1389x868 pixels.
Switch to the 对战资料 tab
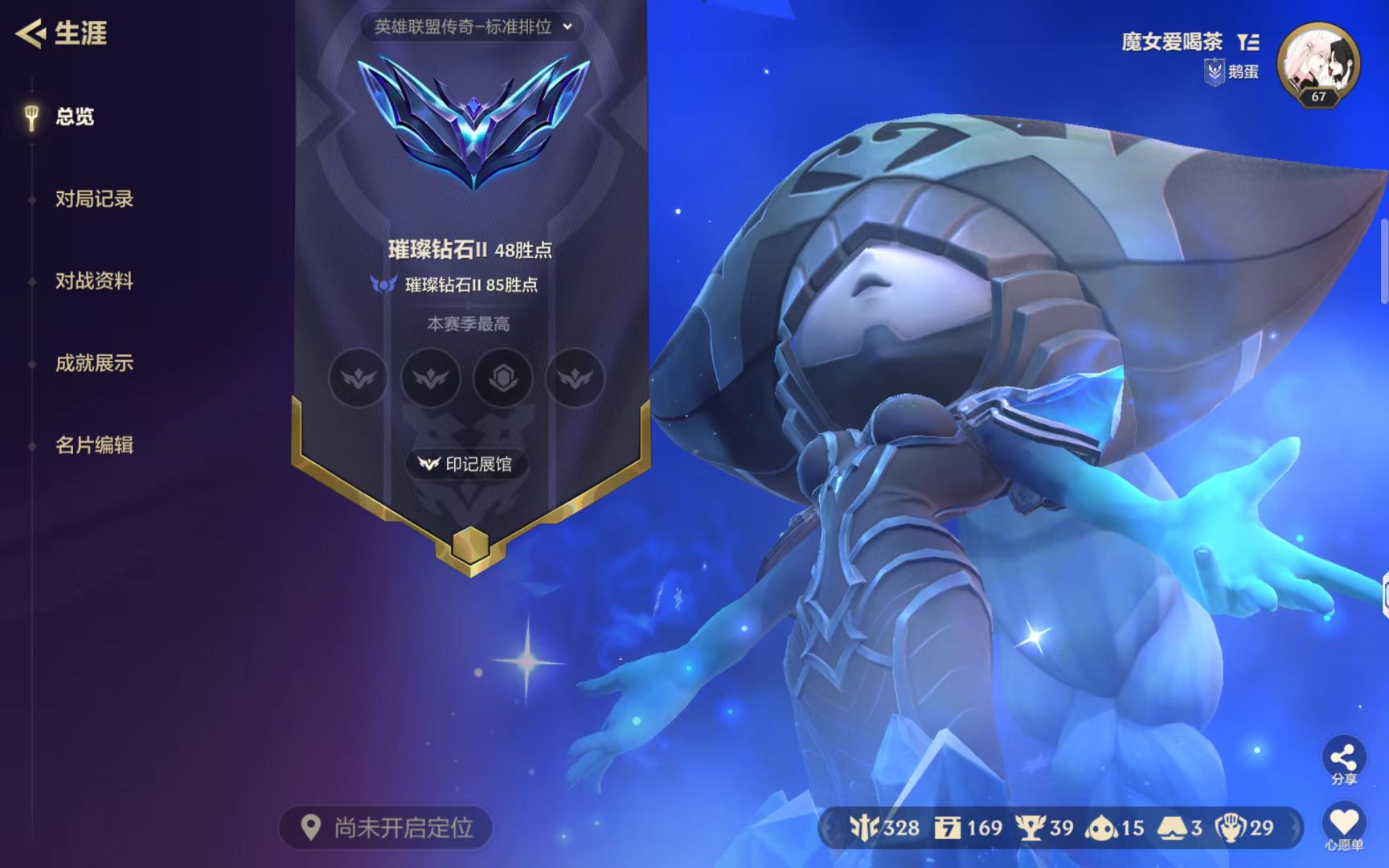coord(95,282)
